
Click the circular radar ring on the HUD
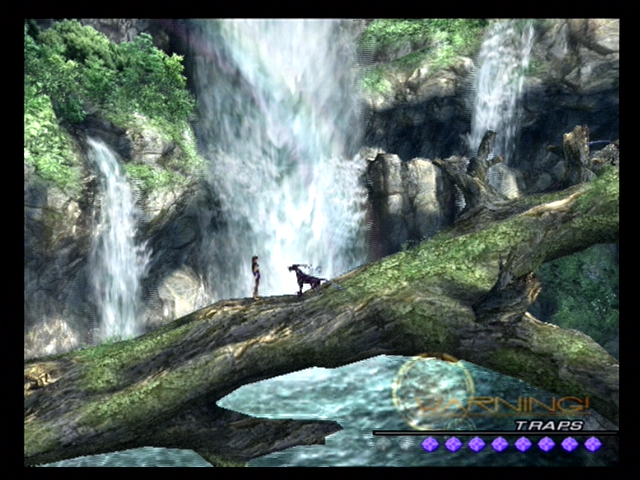(x=433, y=392)
